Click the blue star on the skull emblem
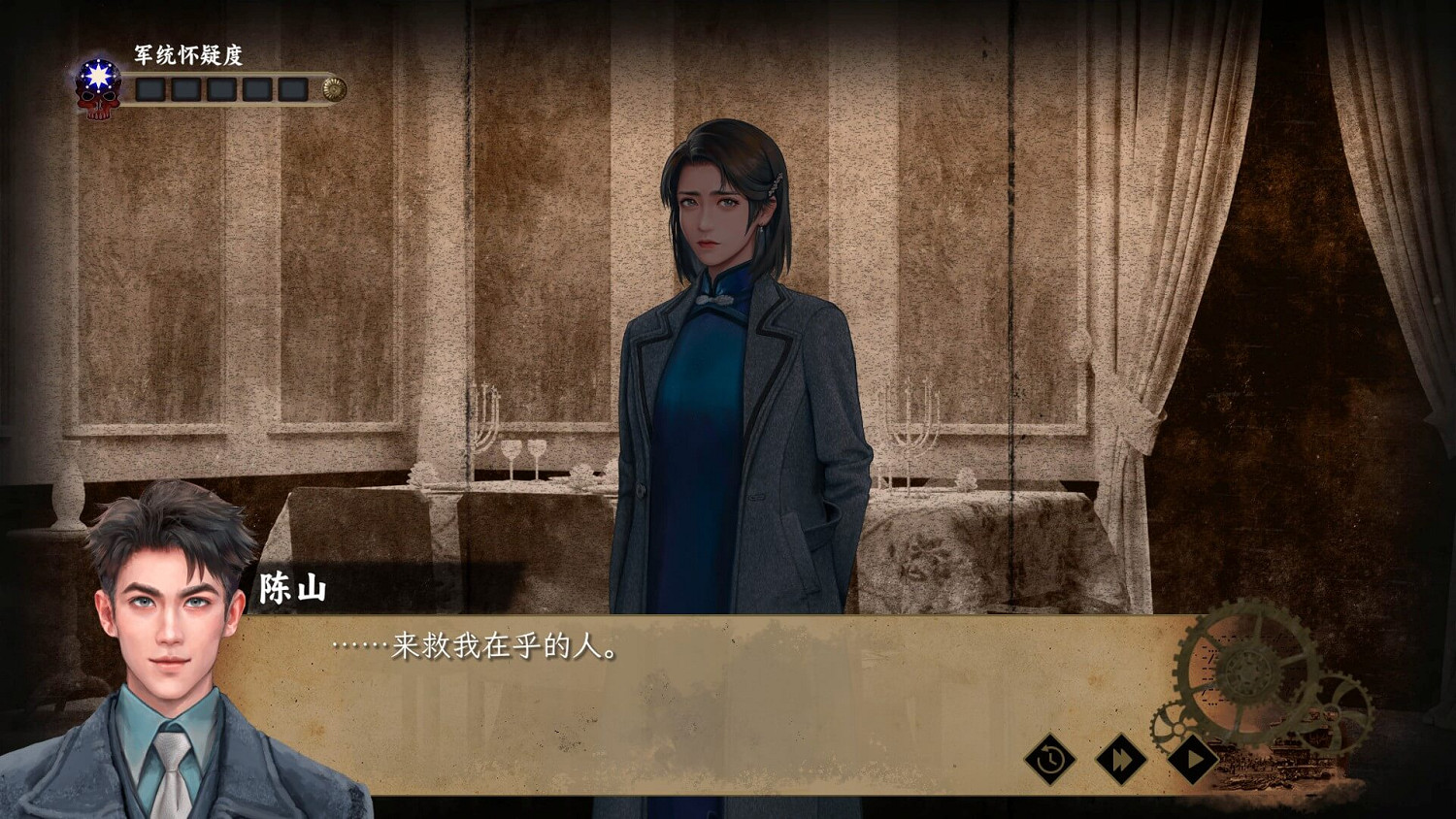This screenshot has width=1456, height=819. [x=97, y=74]
